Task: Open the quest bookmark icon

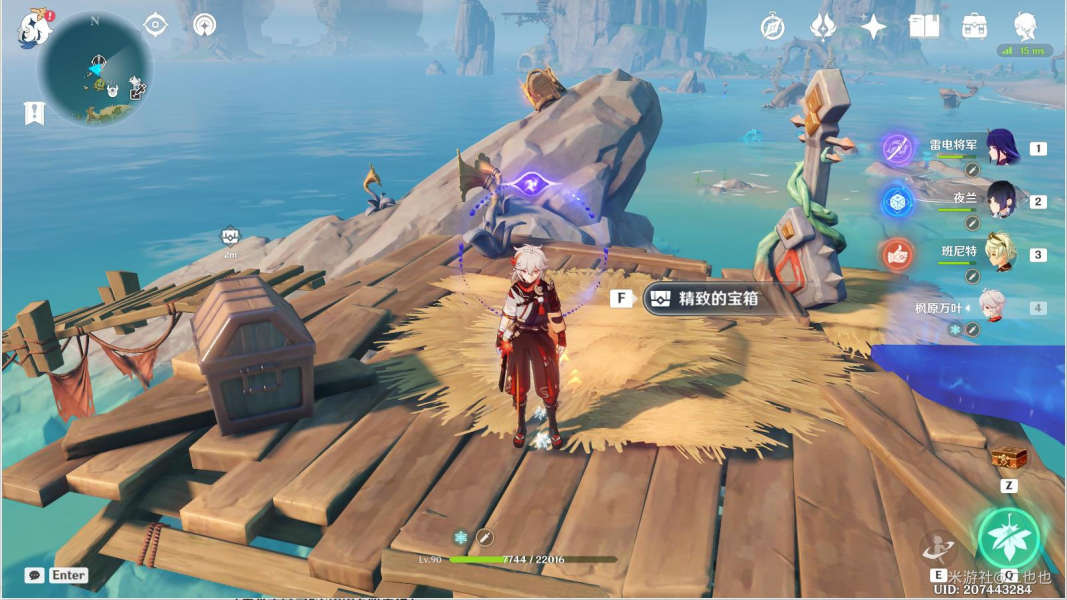Action: pyautogui.click(x=34, y=113)
